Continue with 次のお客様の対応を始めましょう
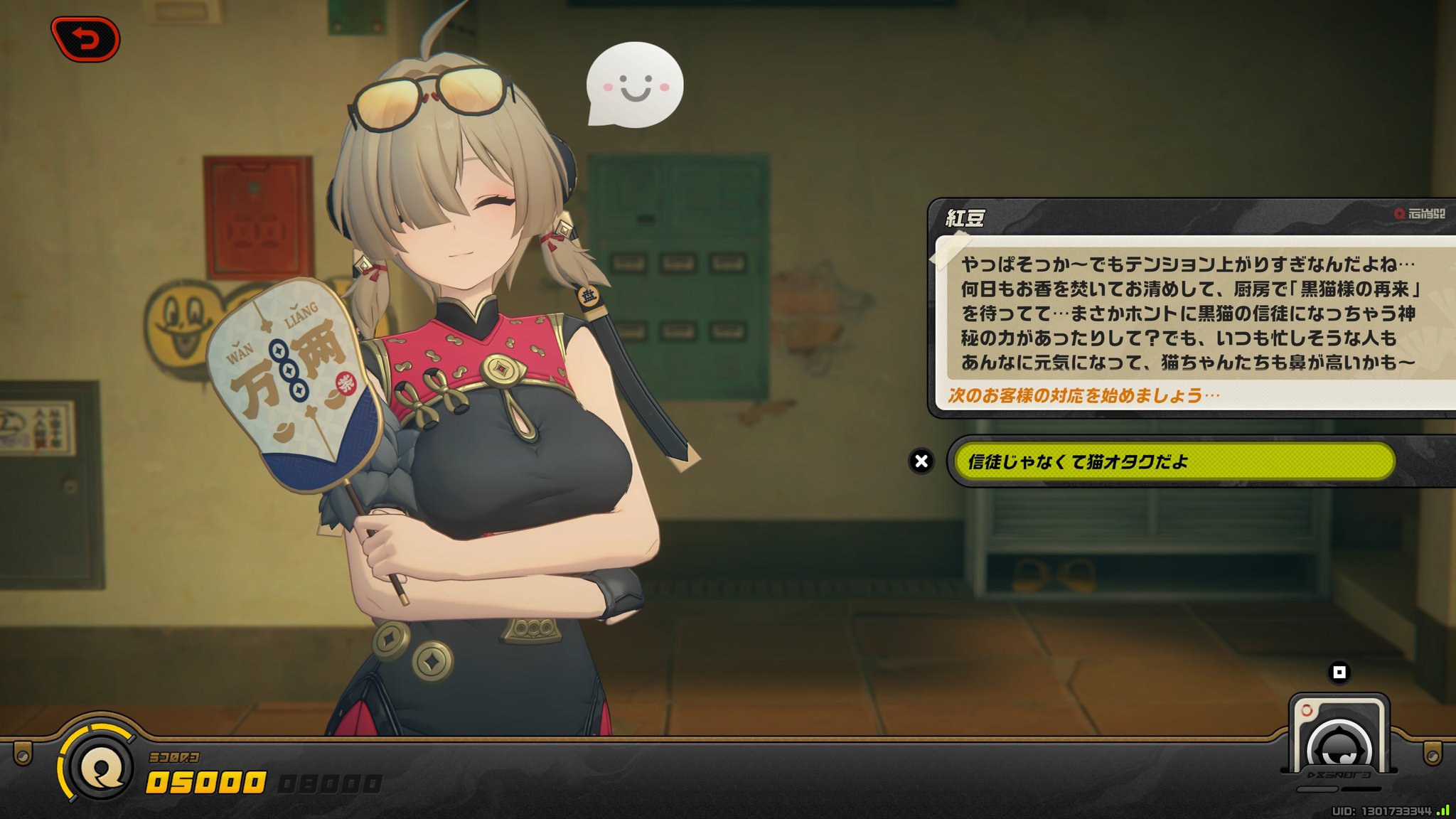This screenshot has width=1456, height=819. pos(1083,396)
